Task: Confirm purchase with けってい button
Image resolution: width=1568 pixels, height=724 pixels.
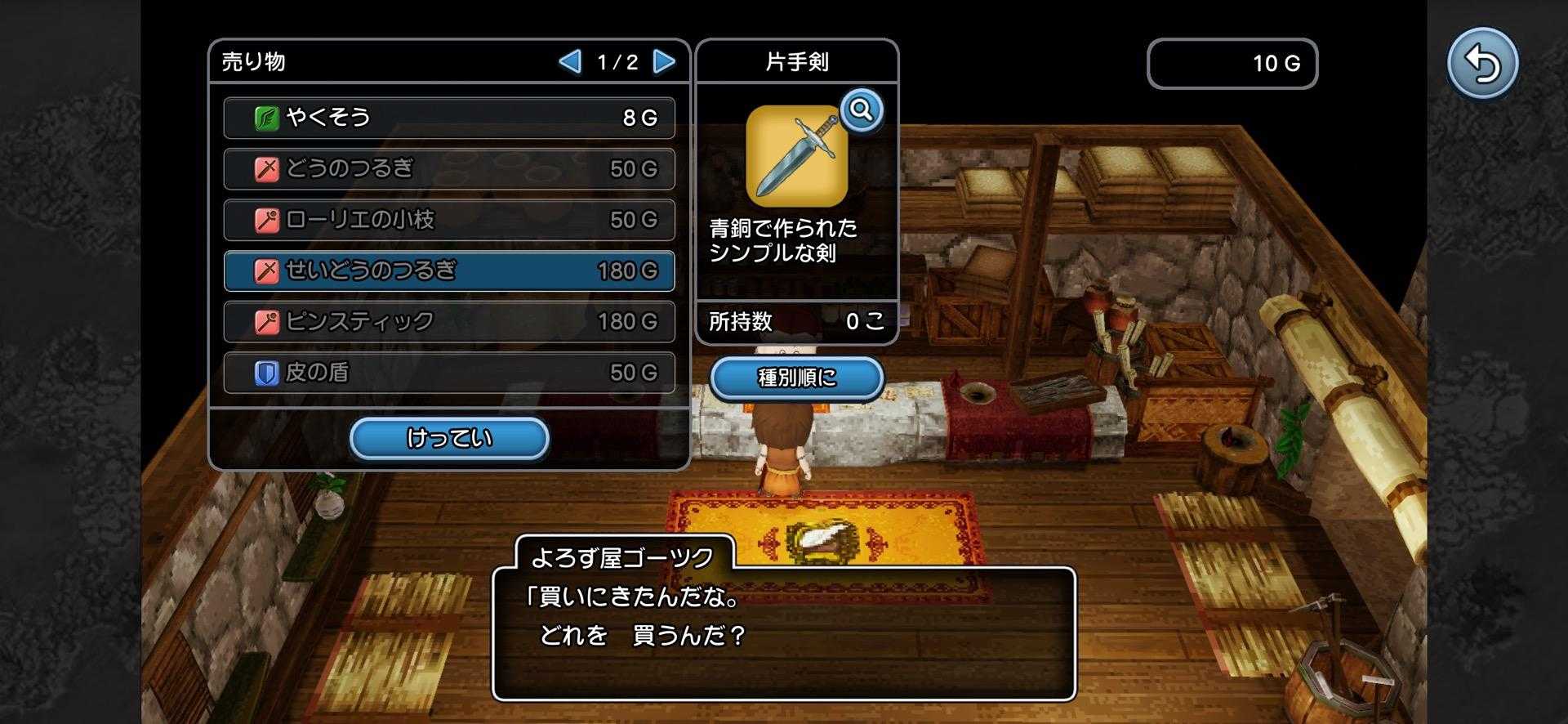Action: [449, 439]
